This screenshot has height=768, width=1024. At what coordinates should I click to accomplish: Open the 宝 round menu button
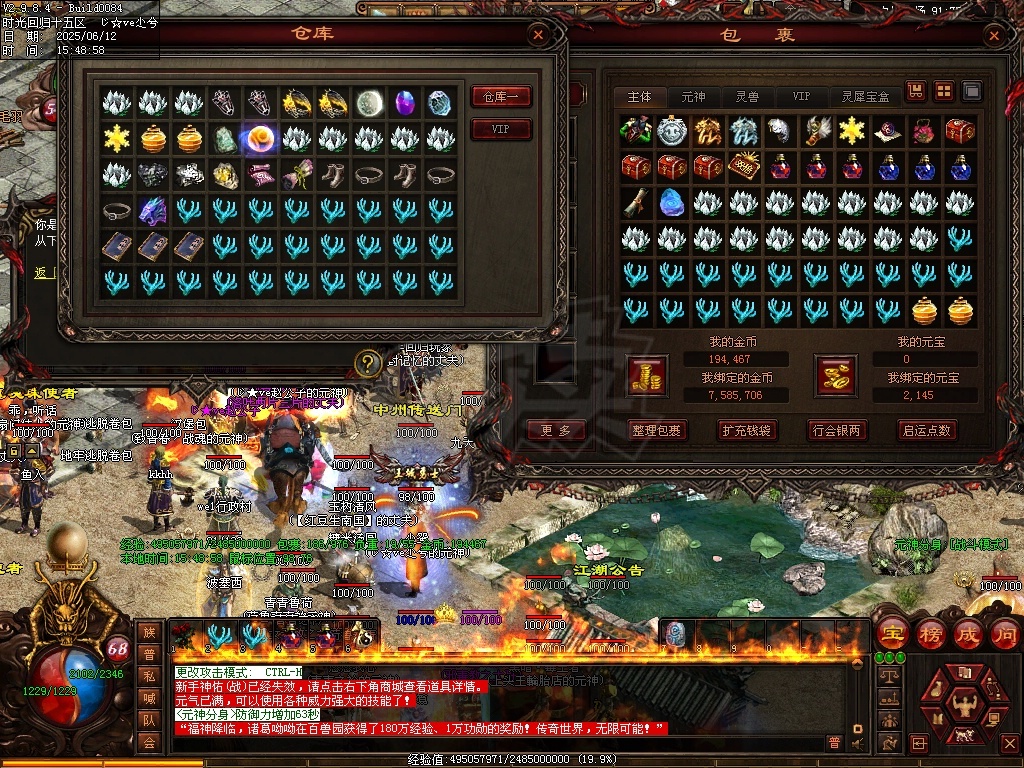click(x=892, y=634)
